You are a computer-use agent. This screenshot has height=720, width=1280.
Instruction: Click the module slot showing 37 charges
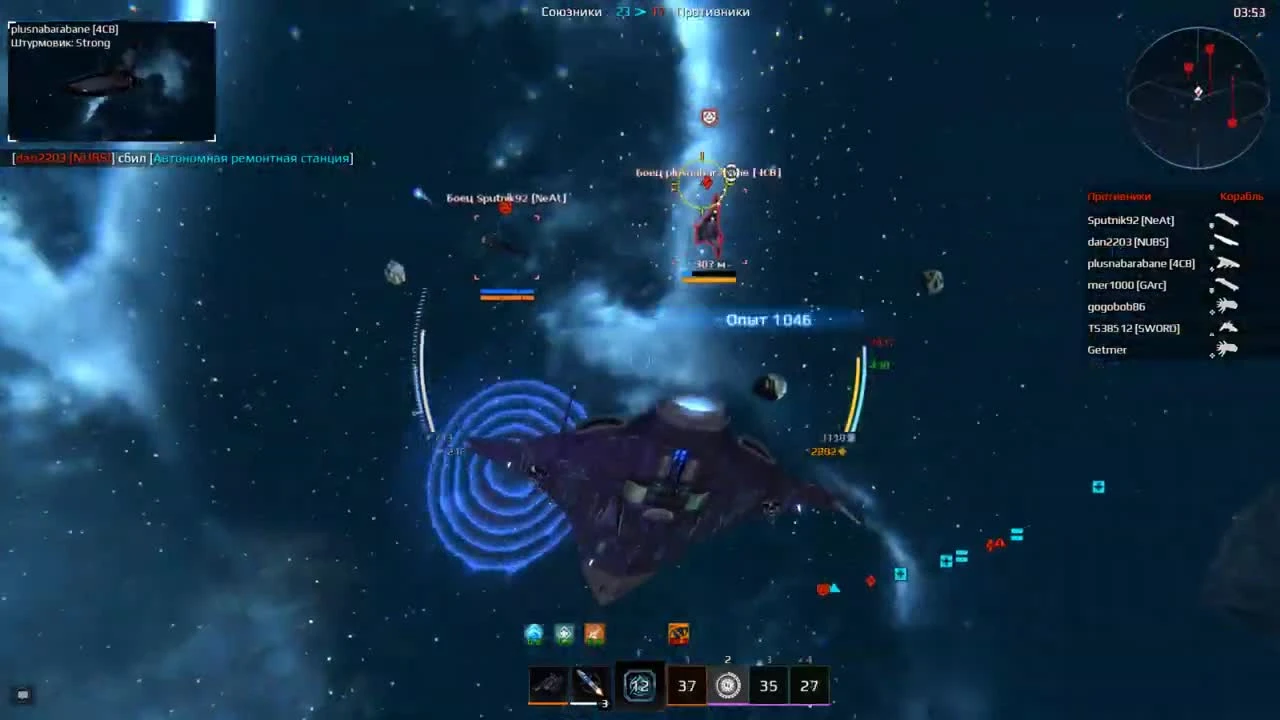click(x=686, y=685)
